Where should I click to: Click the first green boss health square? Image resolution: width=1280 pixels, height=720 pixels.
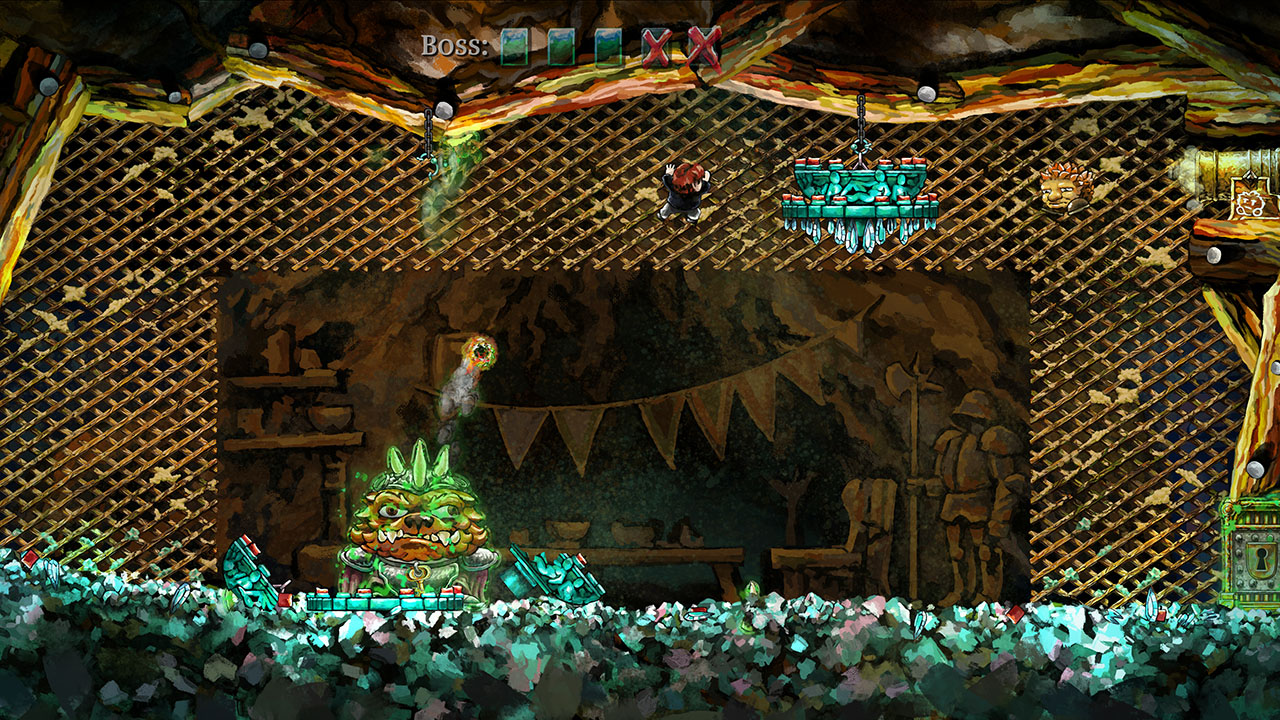[515, 44]
